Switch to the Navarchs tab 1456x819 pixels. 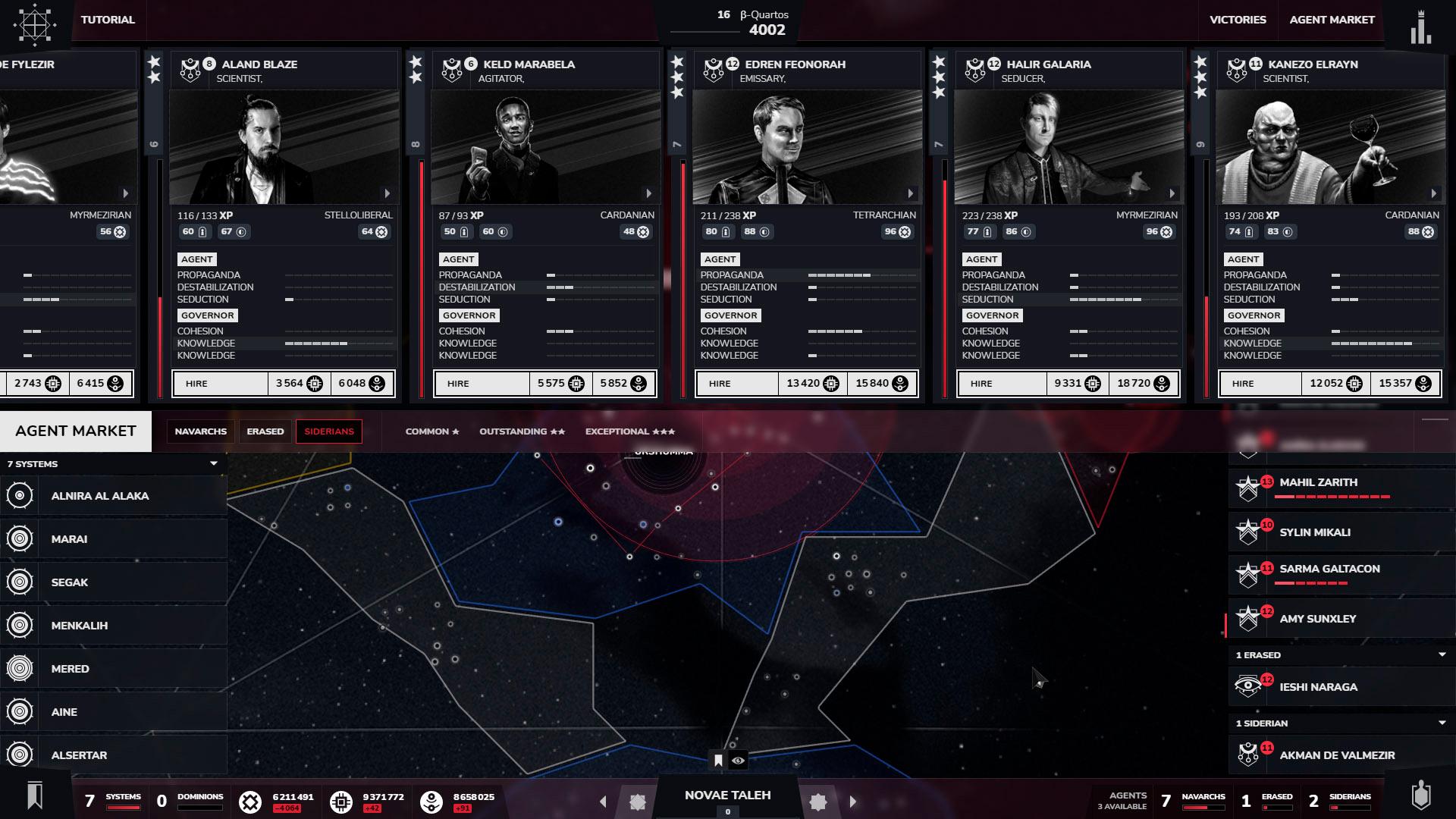(x=200, y=431)
